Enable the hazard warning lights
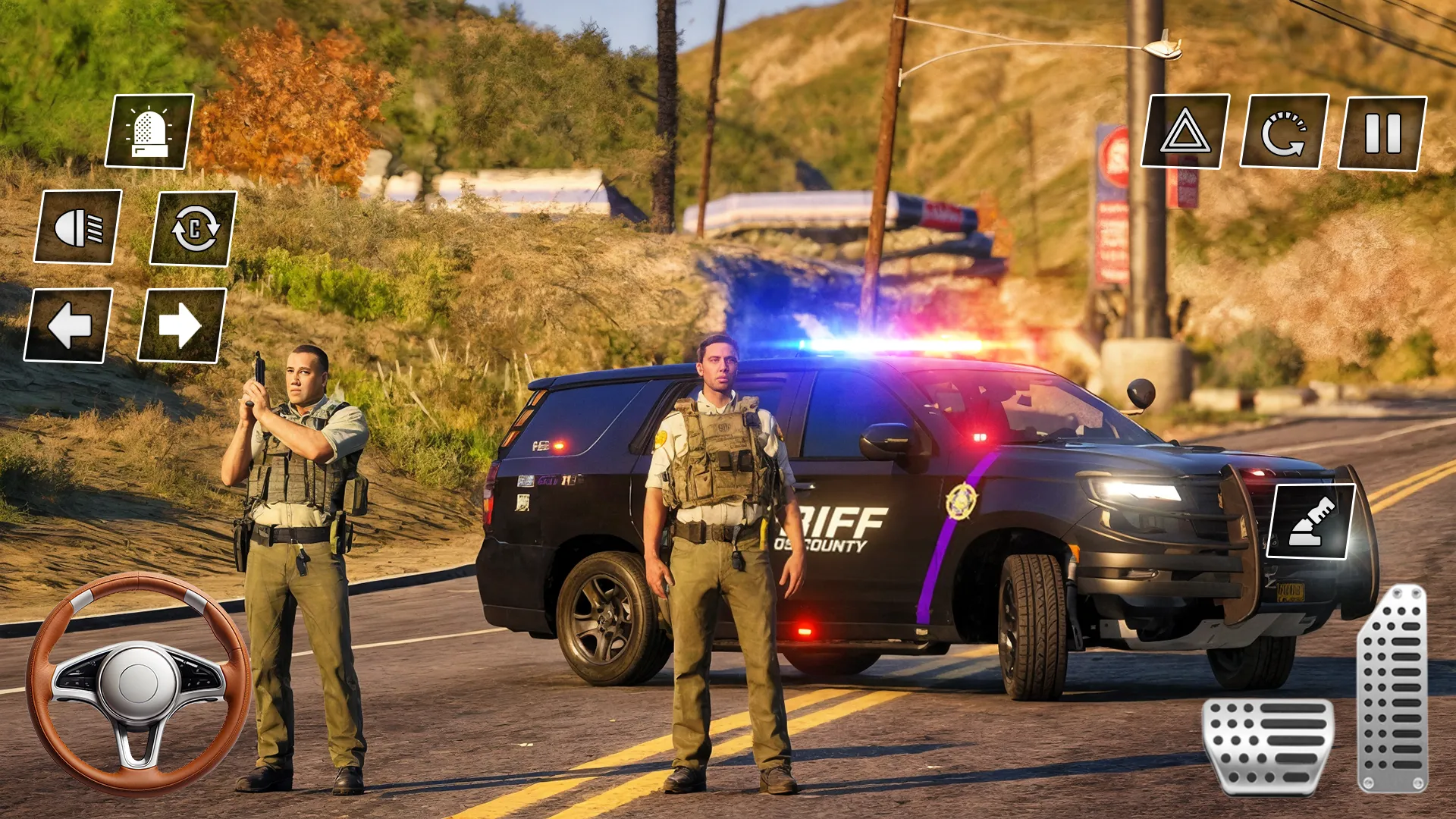The width and height of the screenshot is (1456, 819). pyautogui.click(x=1187, y=131)
